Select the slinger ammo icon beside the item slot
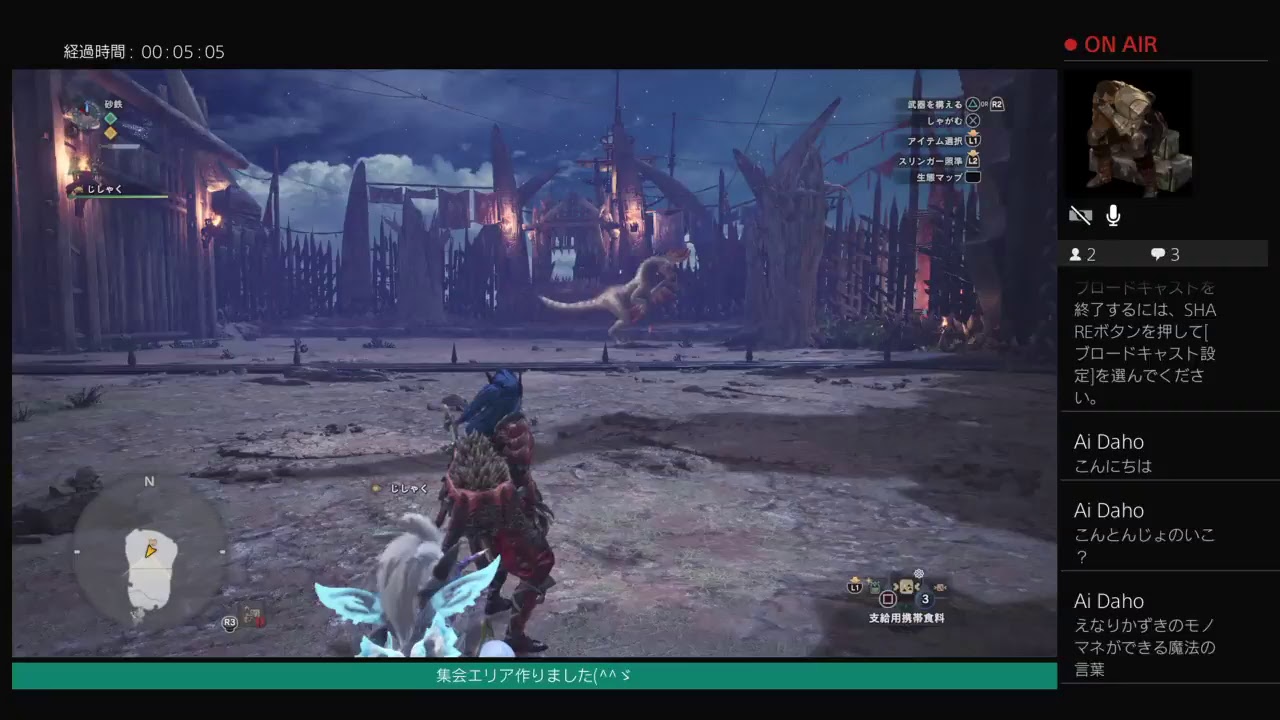 [x=940, y=587]
